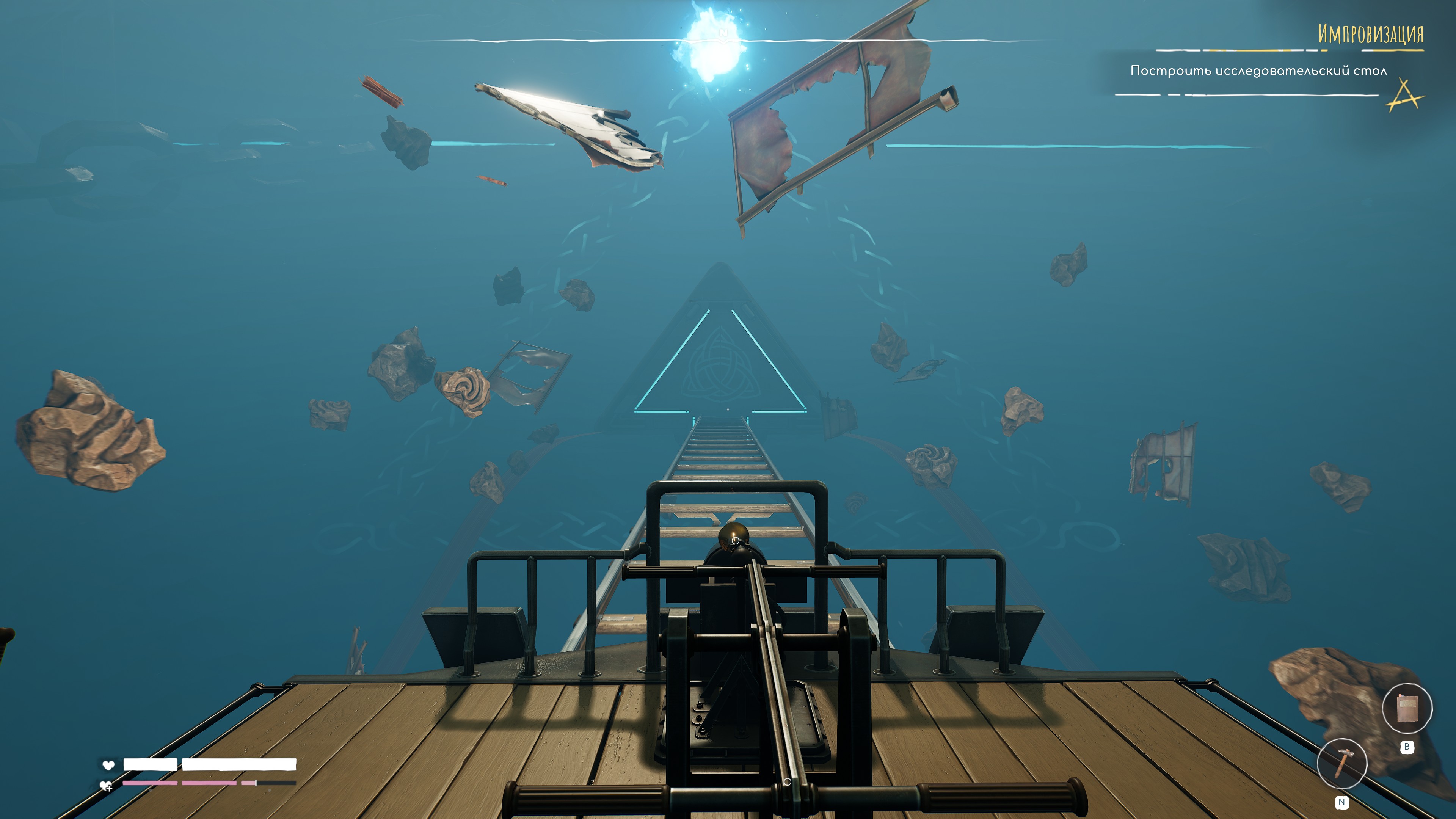Click the quest objective about building the research table

point(1258,71)
